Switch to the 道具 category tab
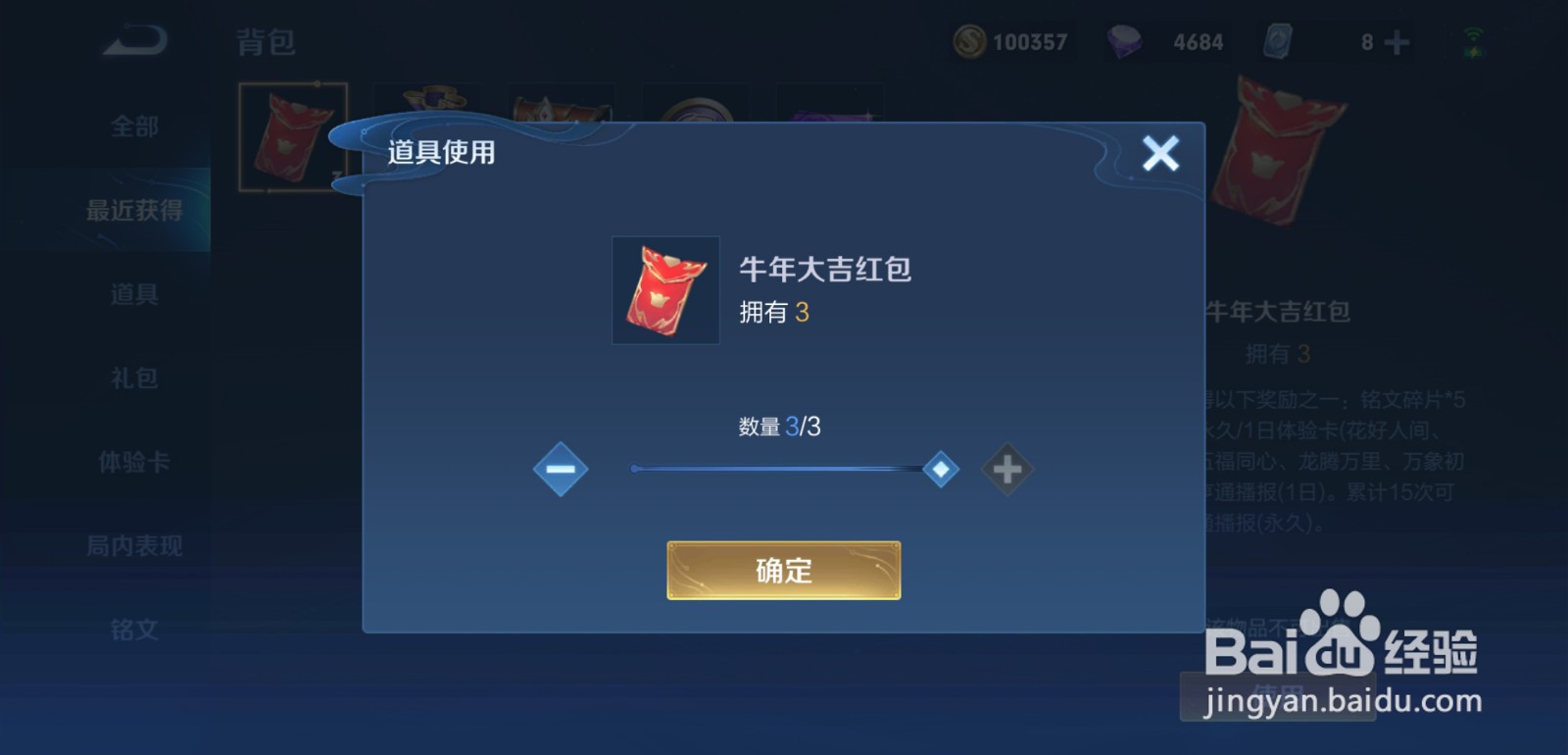This screenshot has height=755, width=1568. pyautogui.click(x=132, y=293)
